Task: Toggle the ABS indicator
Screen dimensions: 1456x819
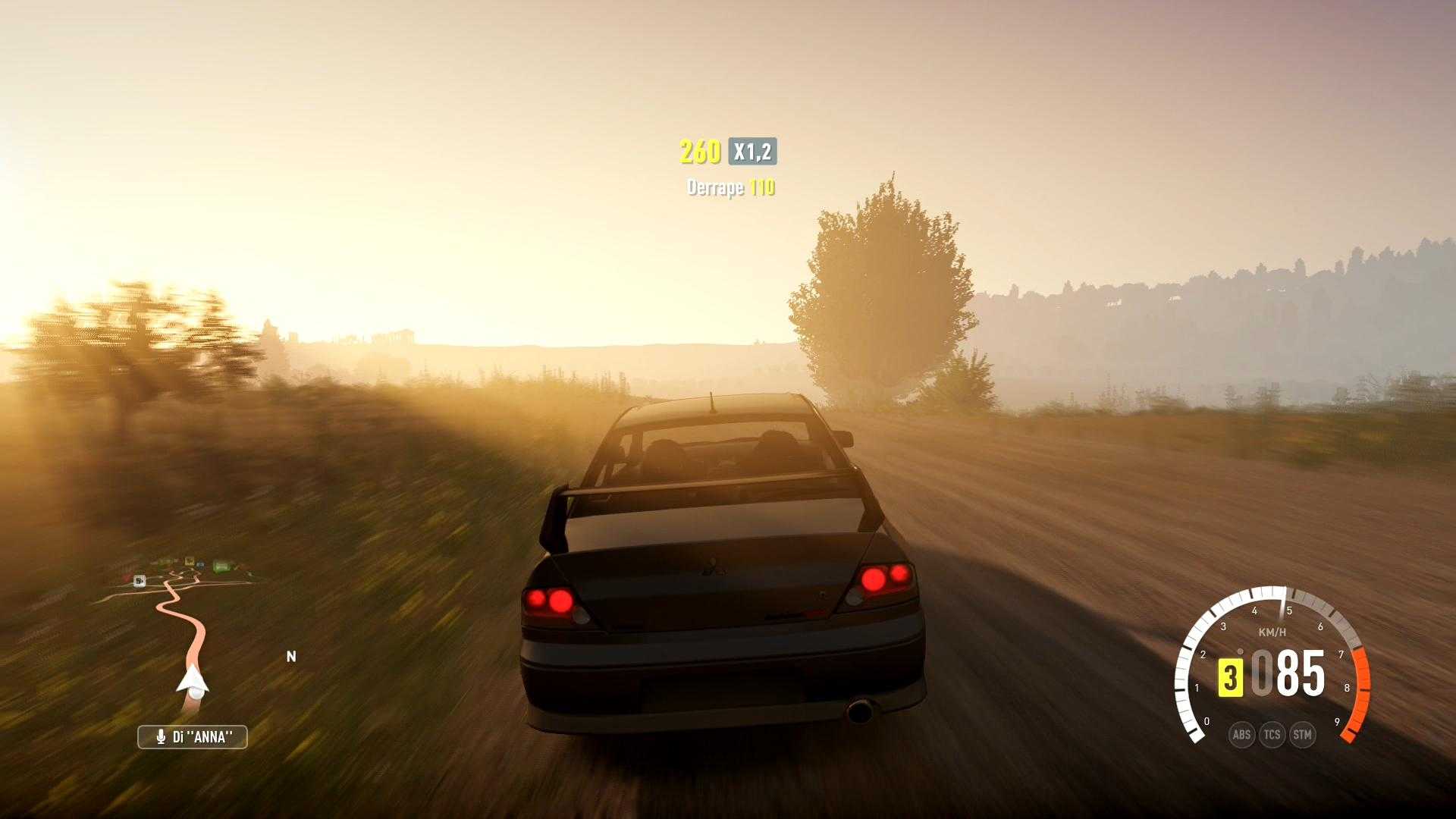Action: point(1241,734)
